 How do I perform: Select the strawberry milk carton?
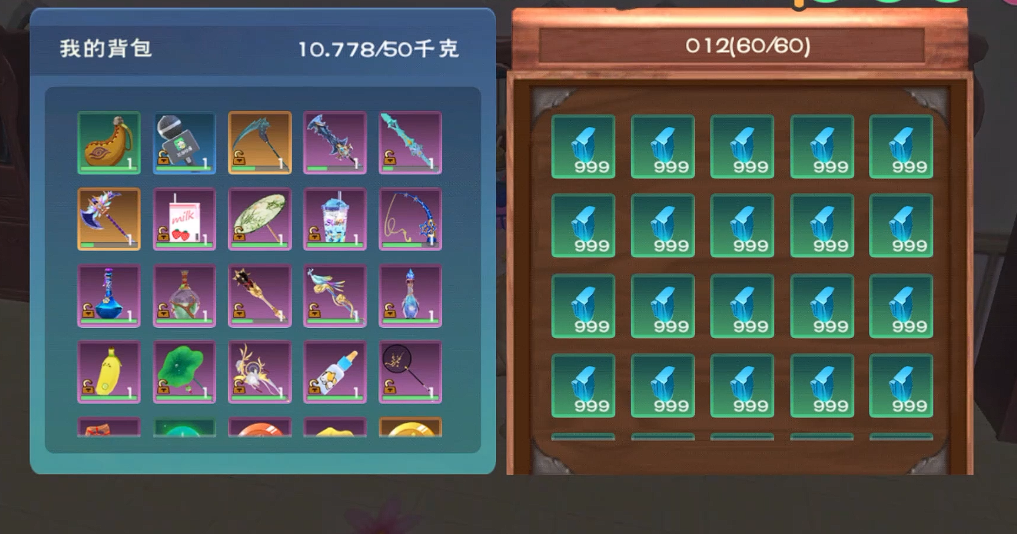[184, 219]
